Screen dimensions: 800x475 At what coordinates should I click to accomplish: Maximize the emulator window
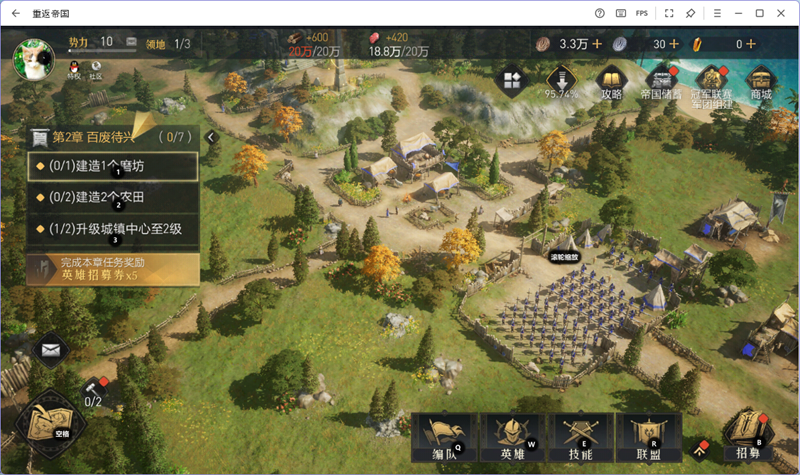tap(759, 13)
